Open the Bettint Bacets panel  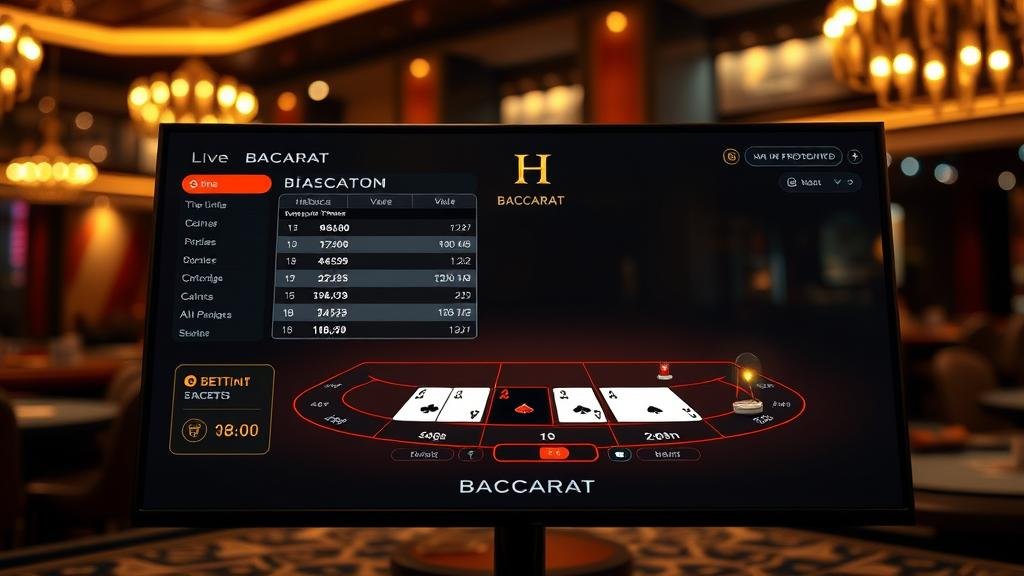coord(221,409)
